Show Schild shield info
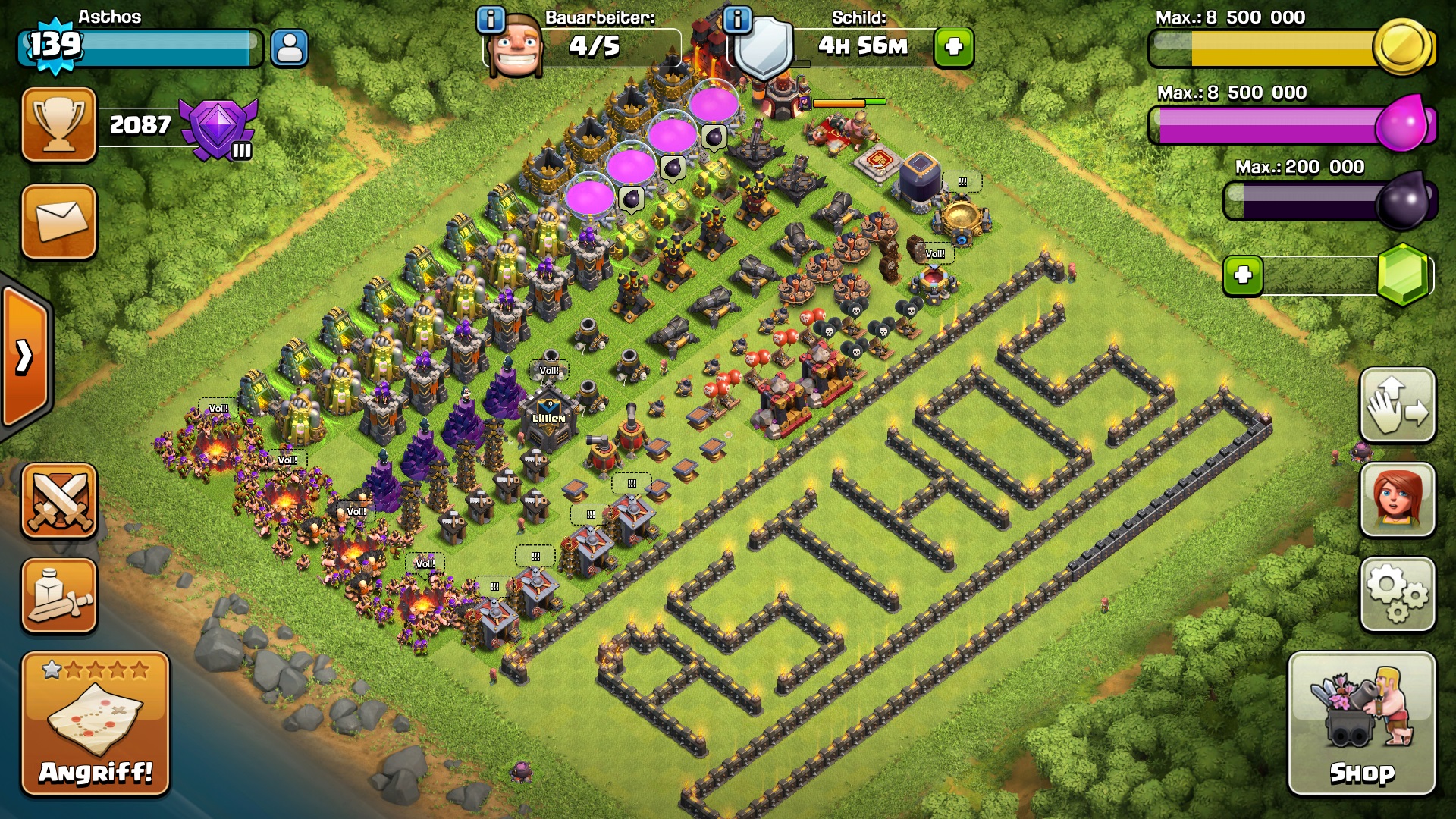The image size is (1456, 819). coord(737,19)
